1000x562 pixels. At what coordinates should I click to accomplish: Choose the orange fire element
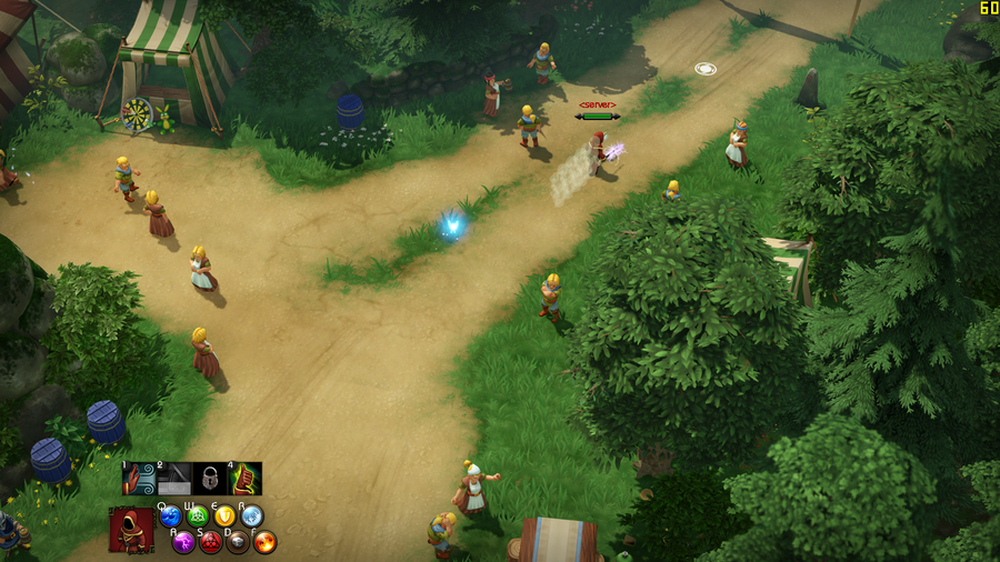(x=265, y=542)
